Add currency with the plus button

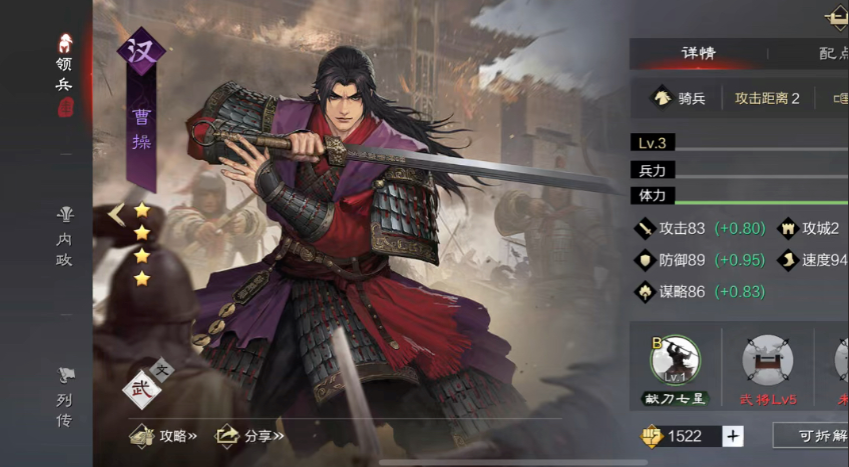pyautogui.click(x=733, y=436)
